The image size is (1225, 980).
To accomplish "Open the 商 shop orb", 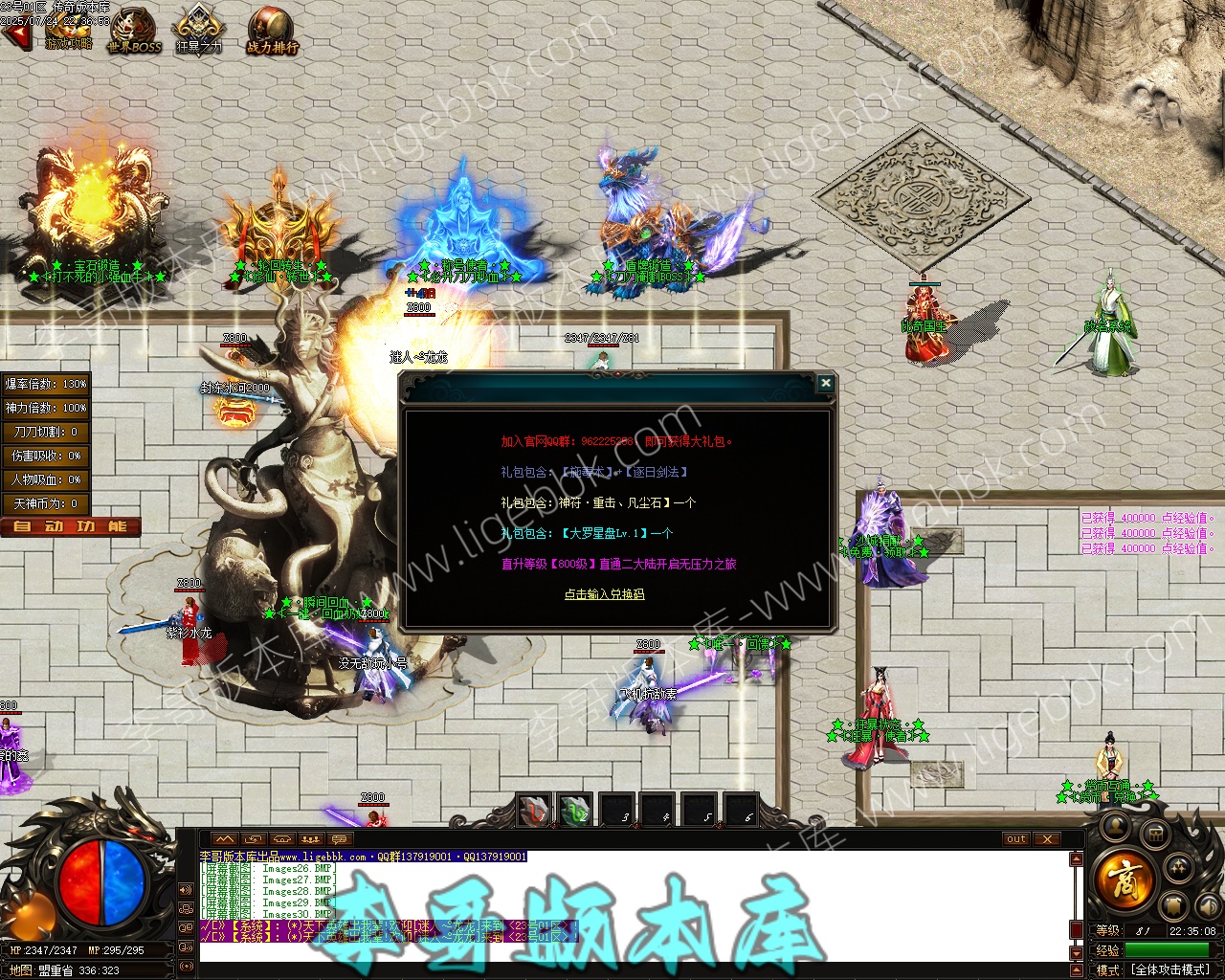I will click(x=1125, y=878).
